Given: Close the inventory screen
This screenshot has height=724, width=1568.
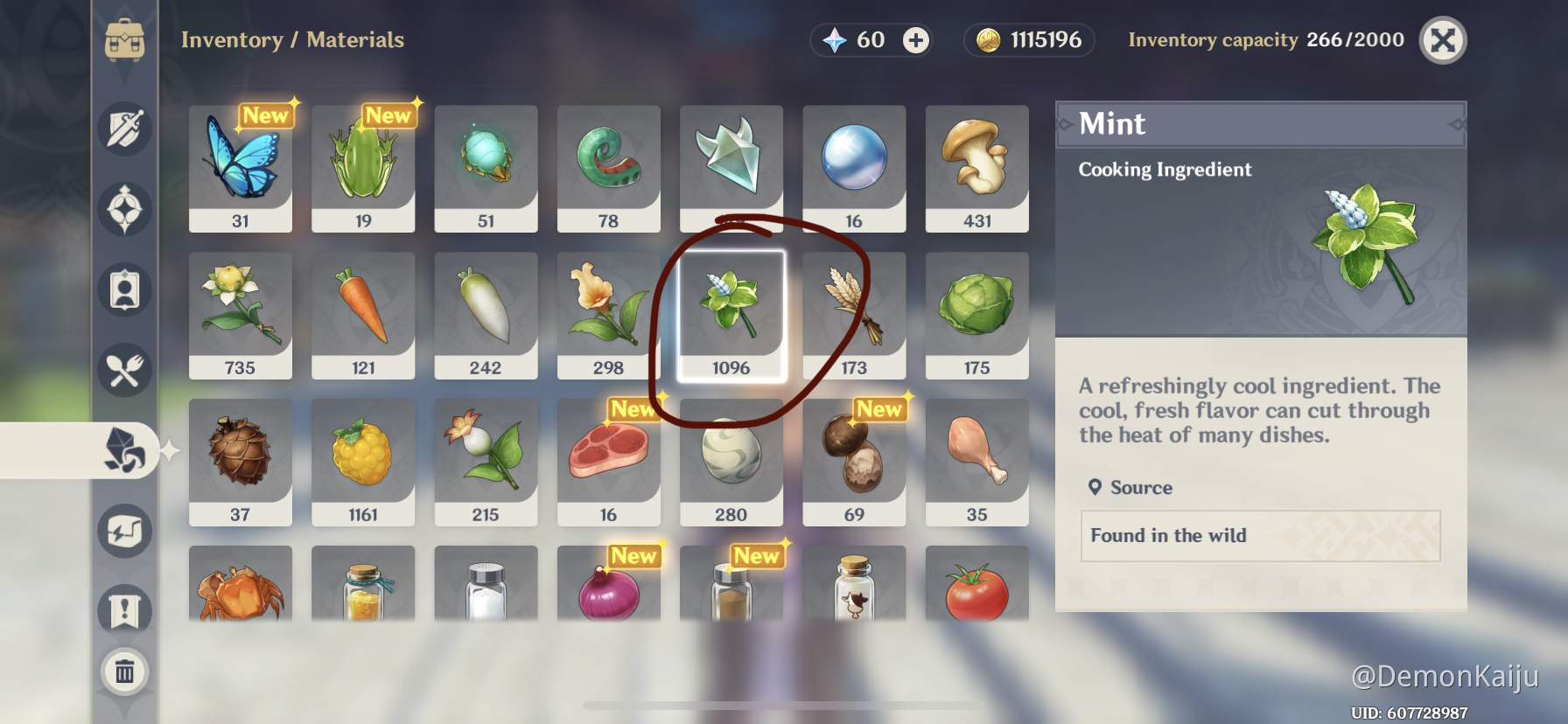Looking at the screenshot, I should coord(1442,40).
